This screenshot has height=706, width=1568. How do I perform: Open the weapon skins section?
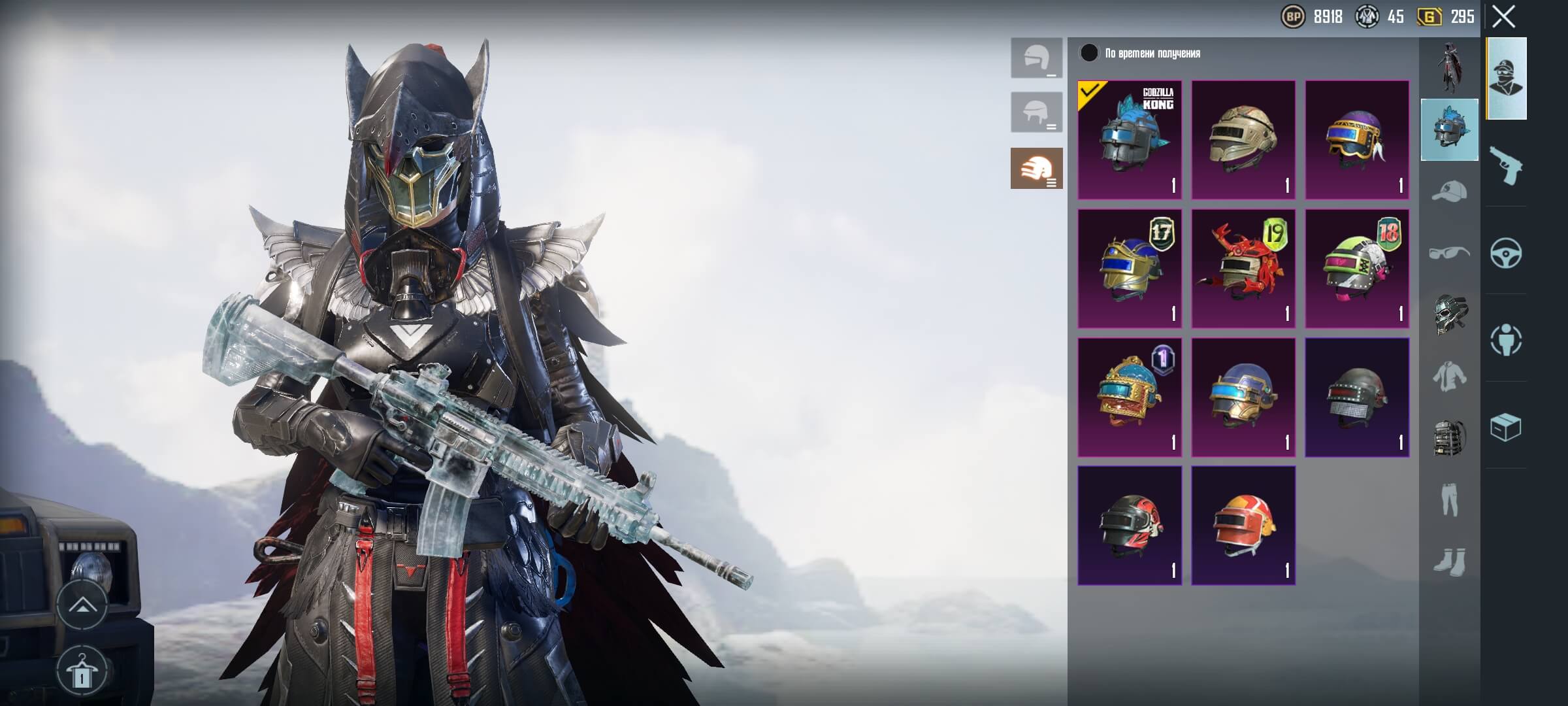(x=1506, y=165)
